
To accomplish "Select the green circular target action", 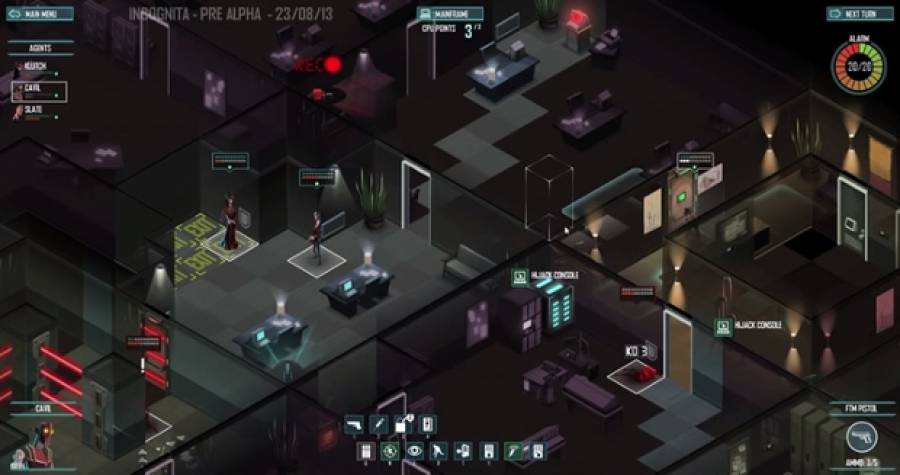I will click(389, 451).
